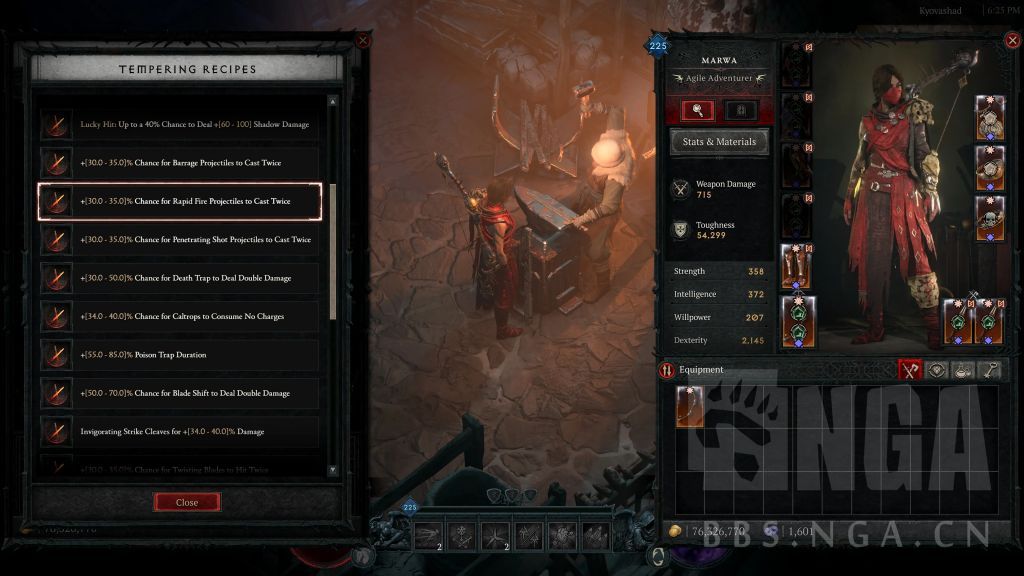Show the Equipment inventory tab with axe icon

click(x=909, y=370)
